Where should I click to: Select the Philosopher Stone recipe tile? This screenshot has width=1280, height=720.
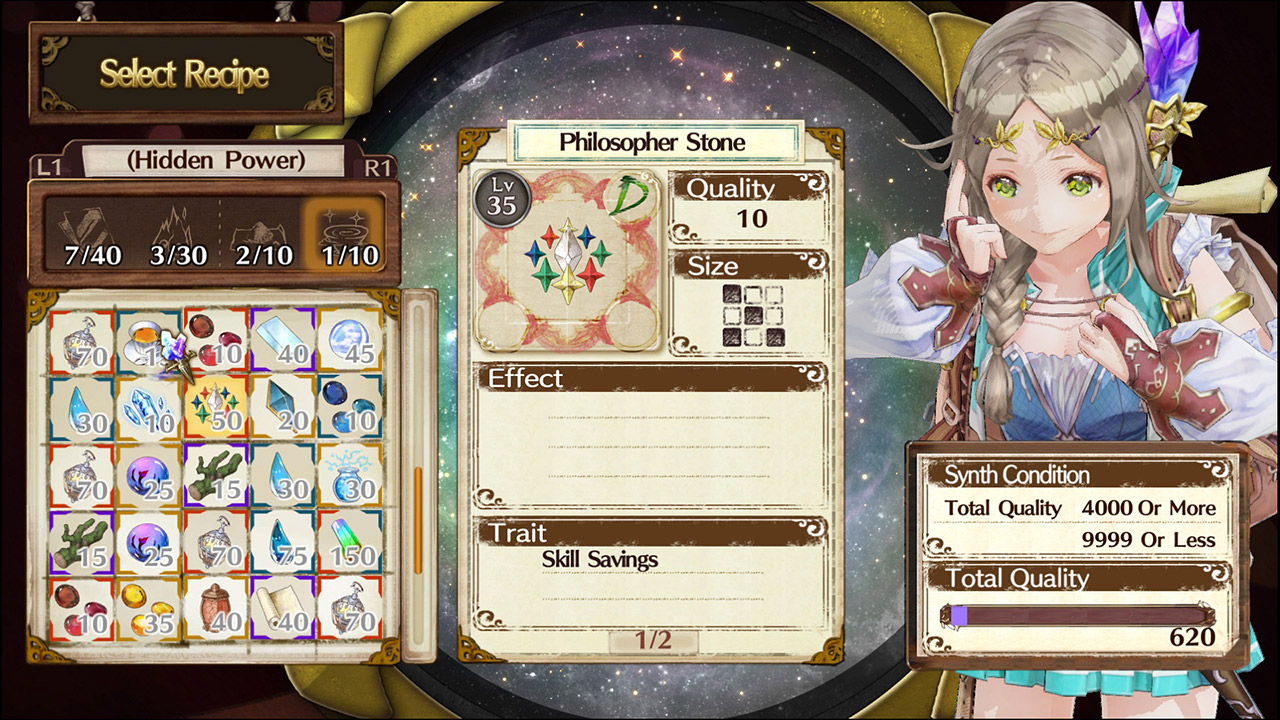(216, 408)
